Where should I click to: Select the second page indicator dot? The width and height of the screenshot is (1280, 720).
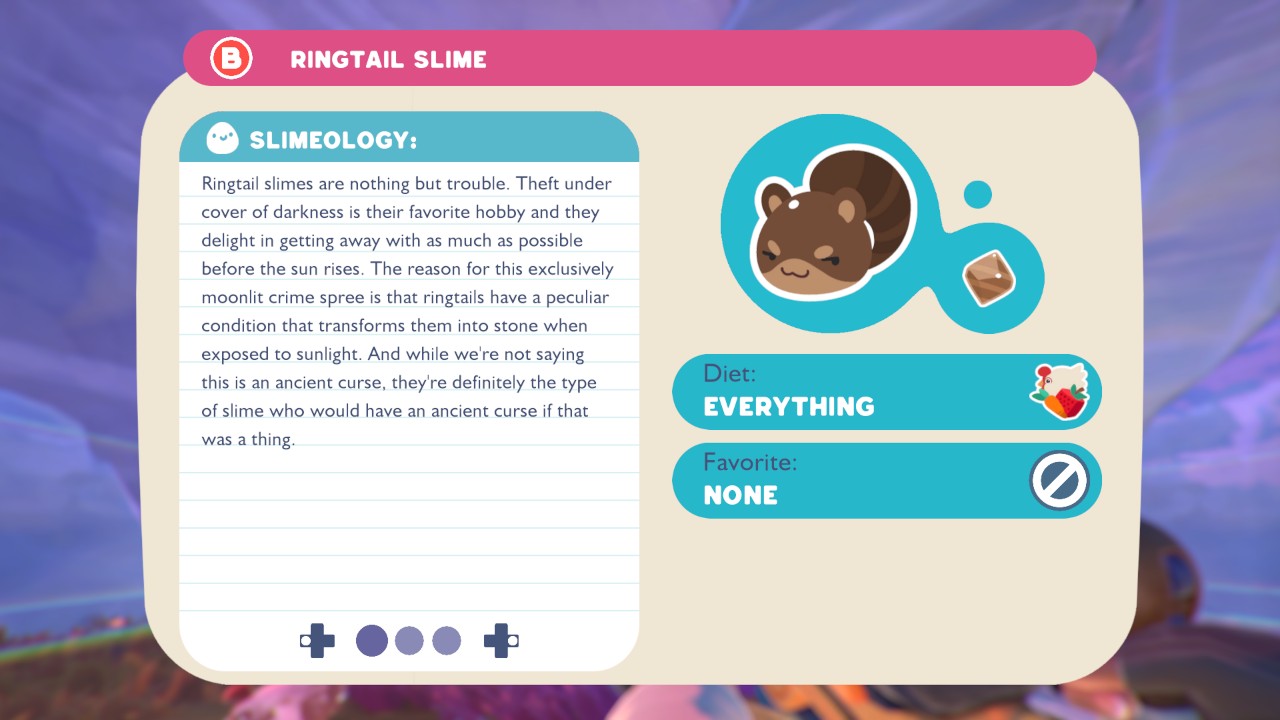pos(409,641)
